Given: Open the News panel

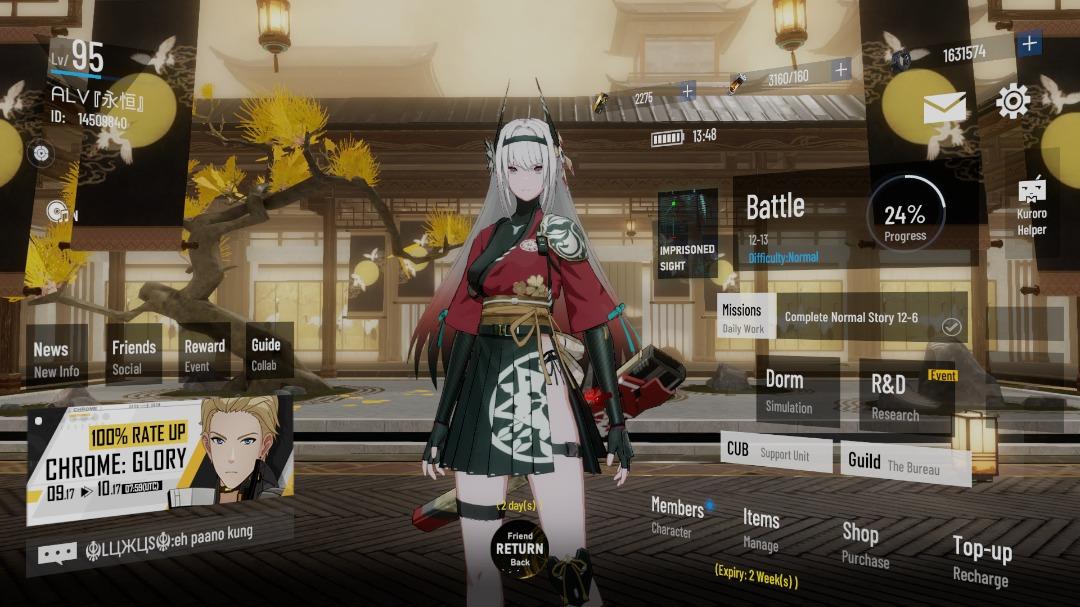Looking at the screenshot, I should click(x=56, y=359).
